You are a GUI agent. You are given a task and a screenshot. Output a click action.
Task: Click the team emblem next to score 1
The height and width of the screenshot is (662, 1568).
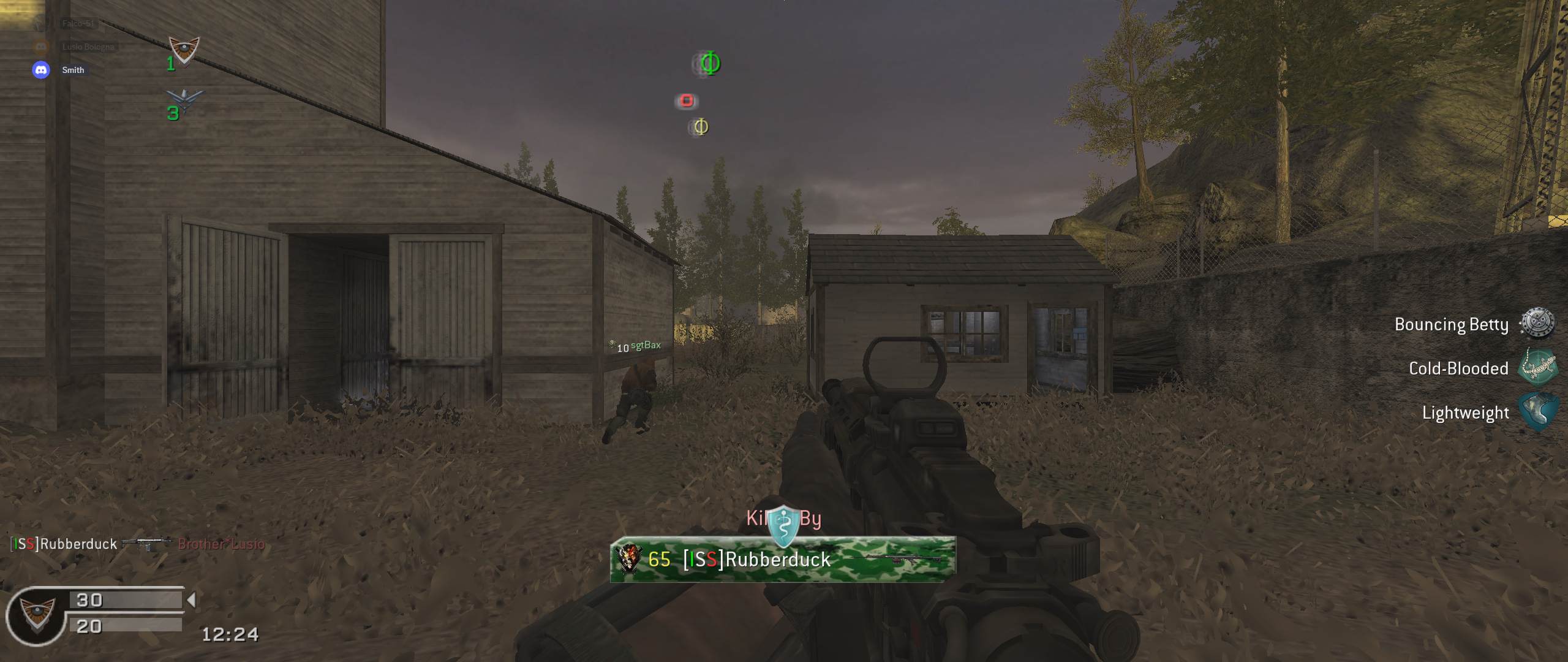pyautogui.click(x=184, y=50)
